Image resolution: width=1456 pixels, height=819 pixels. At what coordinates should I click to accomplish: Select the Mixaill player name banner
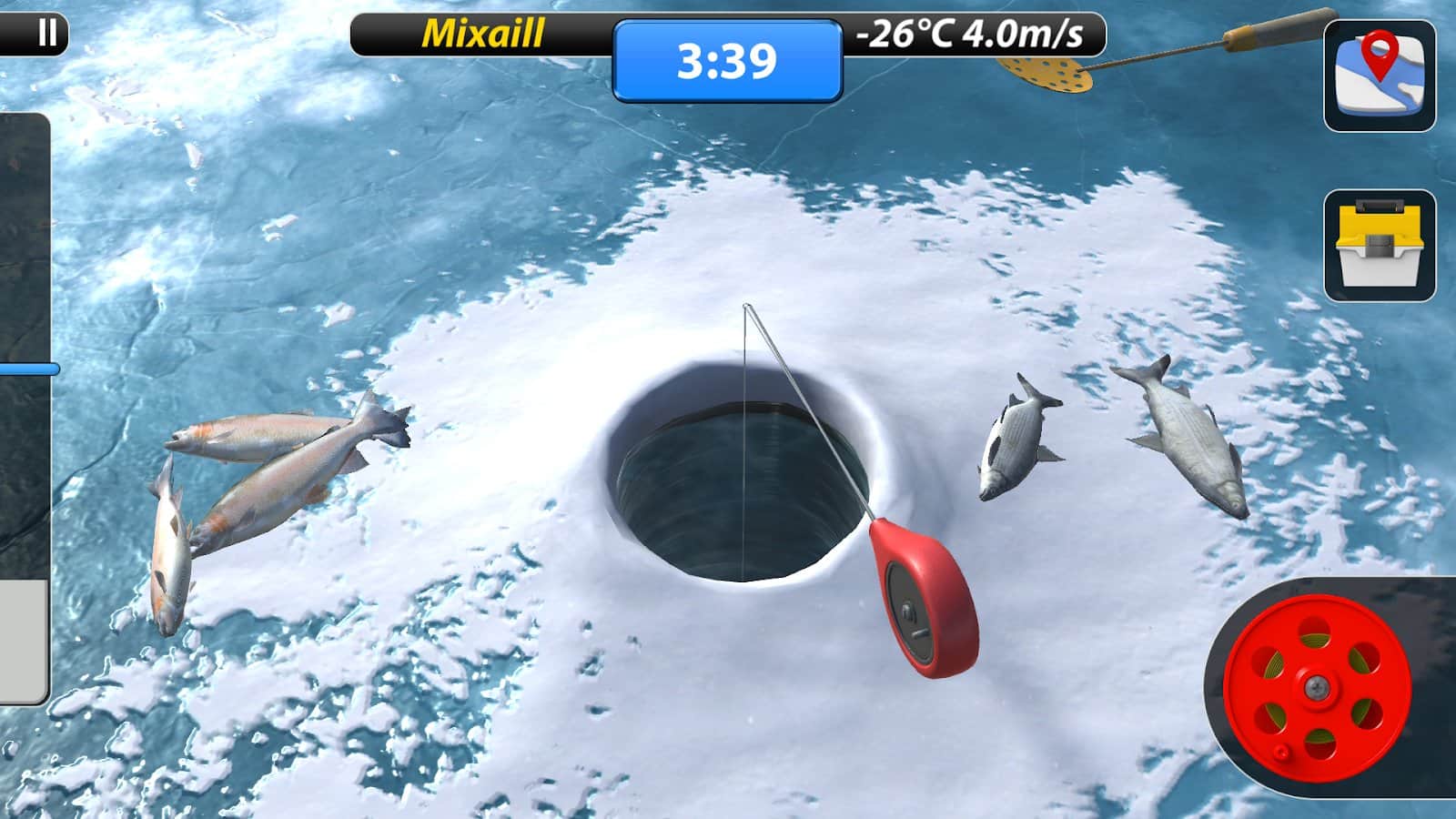482,30
